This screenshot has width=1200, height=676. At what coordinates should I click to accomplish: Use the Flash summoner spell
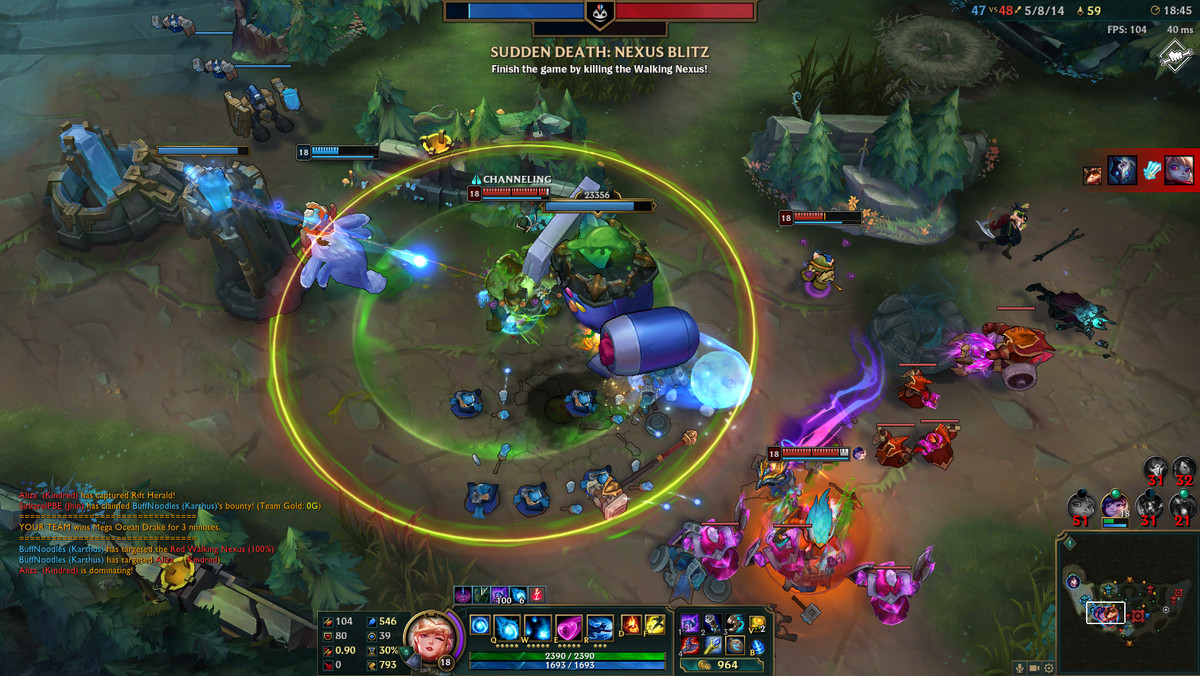(654, 626)
